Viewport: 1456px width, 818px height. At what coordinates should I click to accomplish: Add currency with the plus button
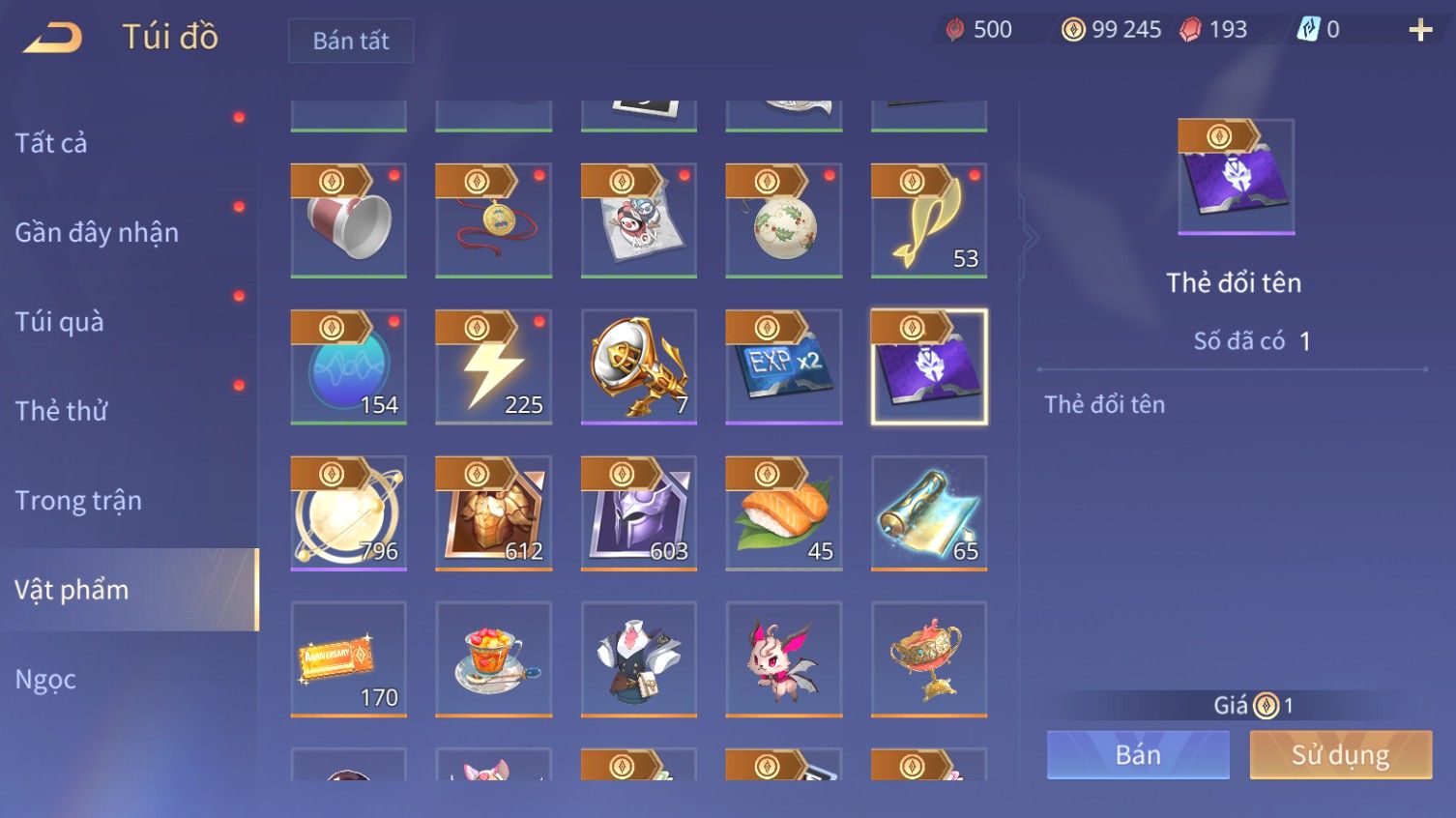click(1419, 31)
